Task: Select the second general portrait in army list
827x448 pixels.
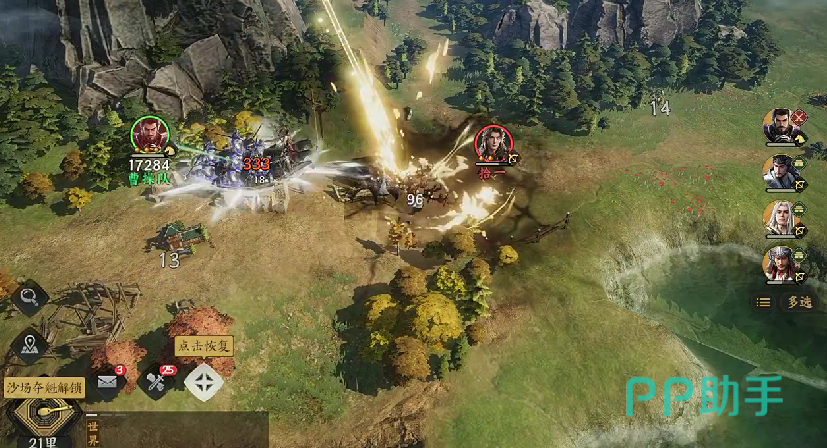Action: (780, 172)
